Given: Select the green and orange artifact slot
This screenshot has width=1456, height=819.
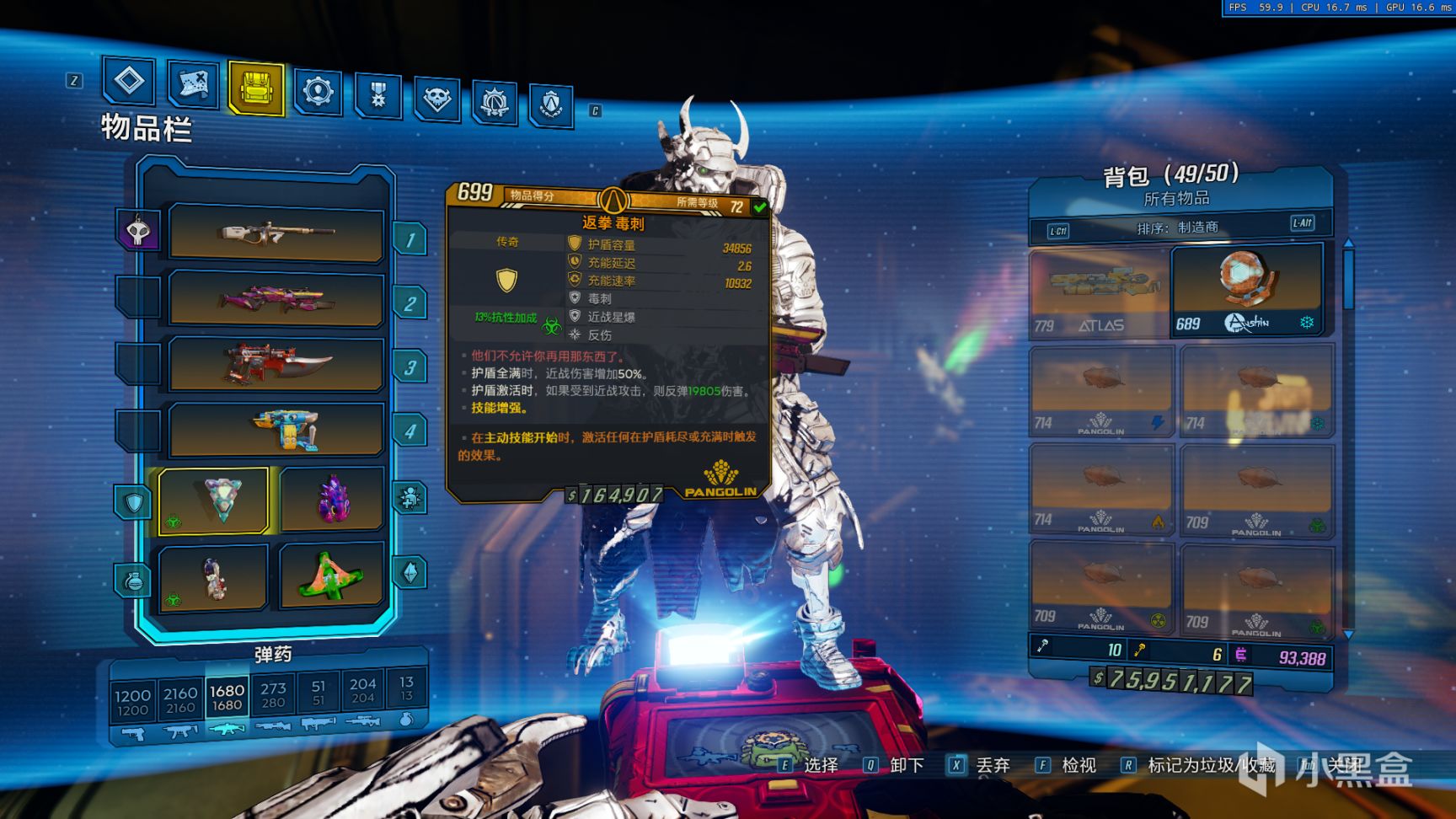Looking at the screenshot, I should (x=332, y=576).
